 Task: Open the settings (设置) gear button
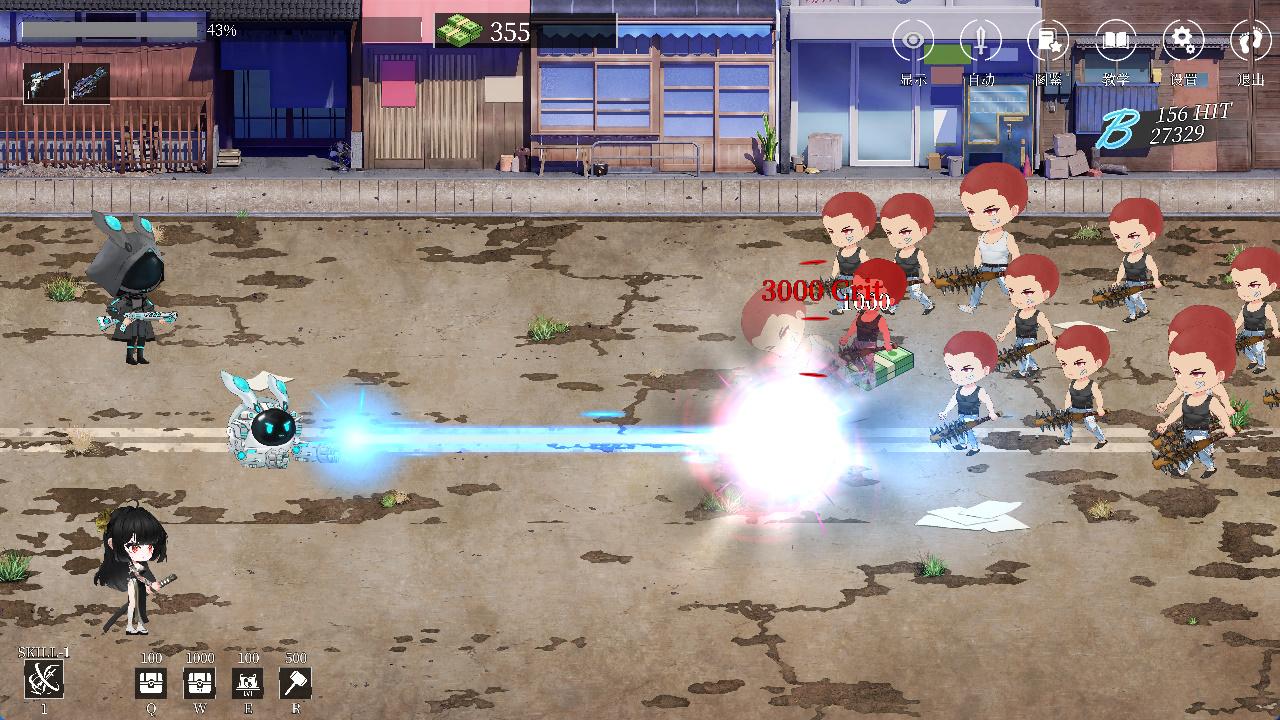[x=1183, y=42]
